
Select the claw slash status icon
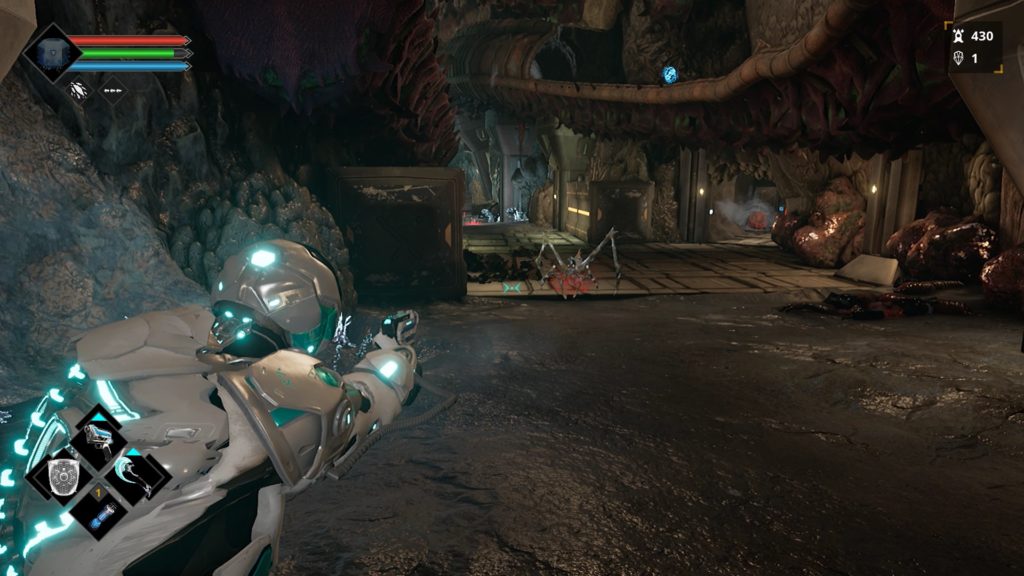coord(78,90)
